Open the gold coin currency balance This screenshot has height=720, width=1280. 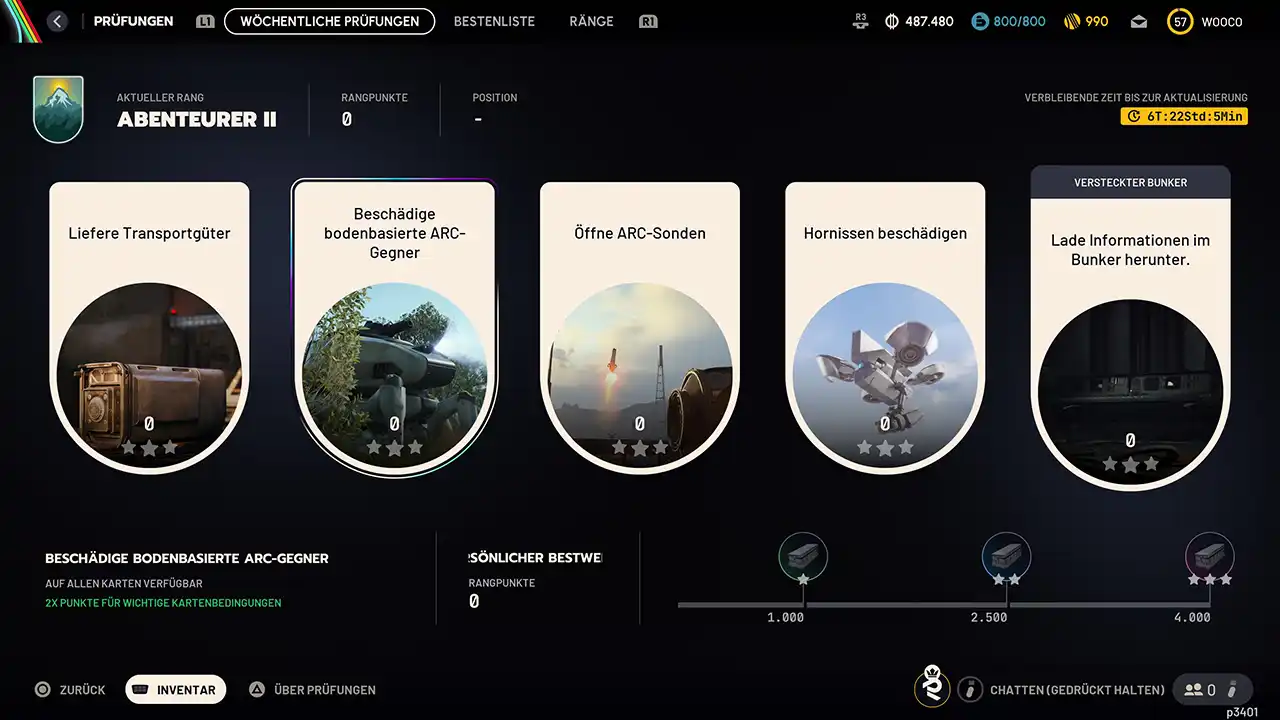1085,22
